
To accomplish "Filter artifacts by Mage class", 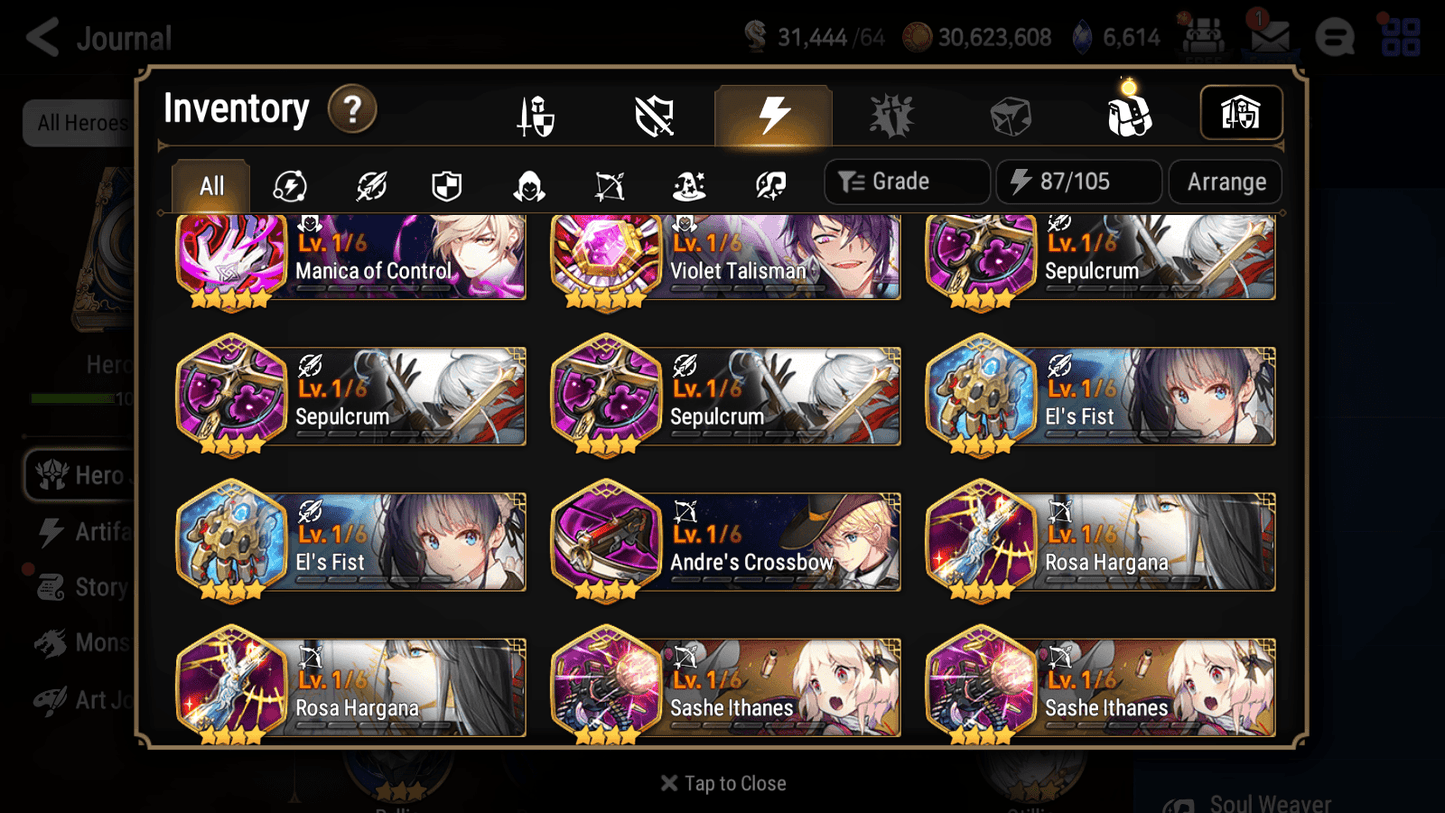I will tap(688, 182).
